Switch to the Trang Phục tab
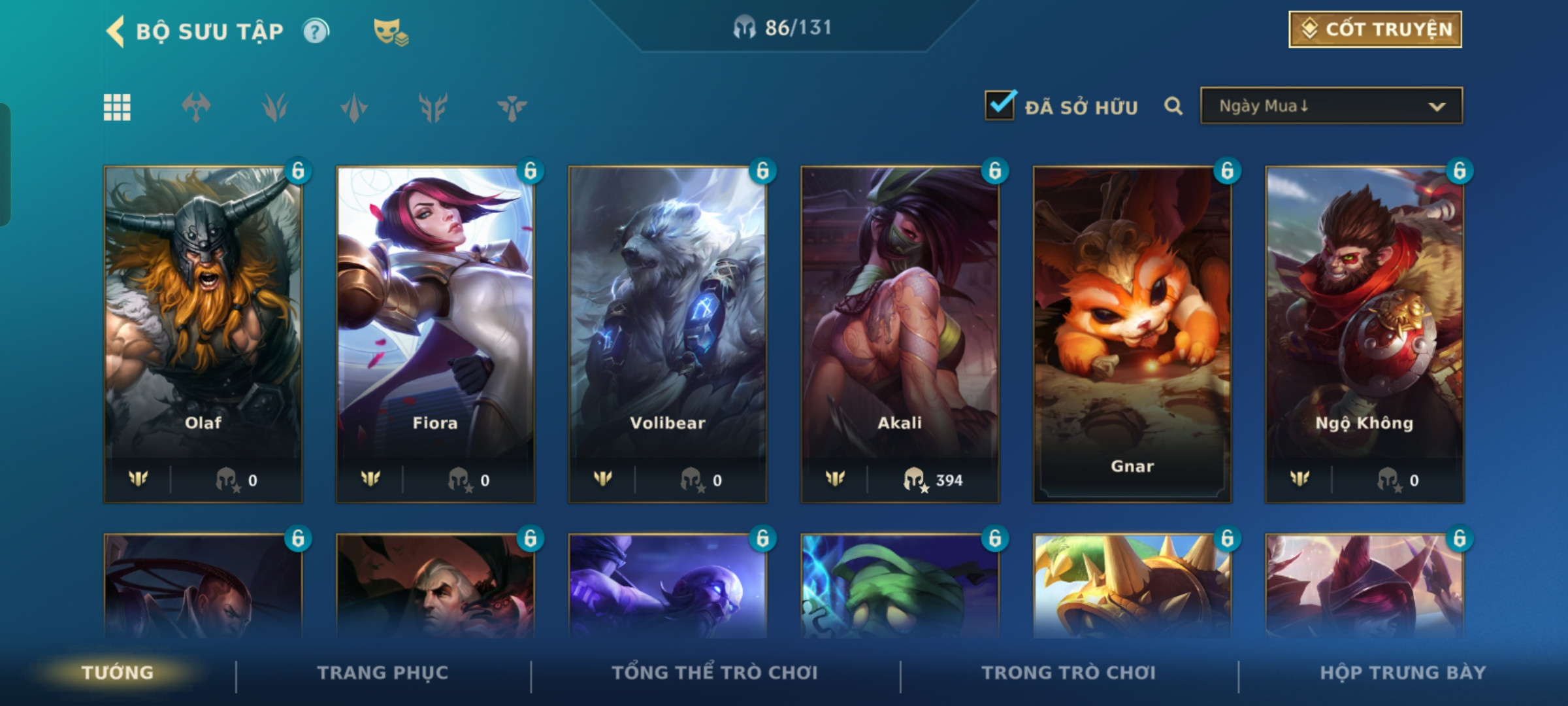Viewport: 1568px width, 706px height. coord(383,673)
